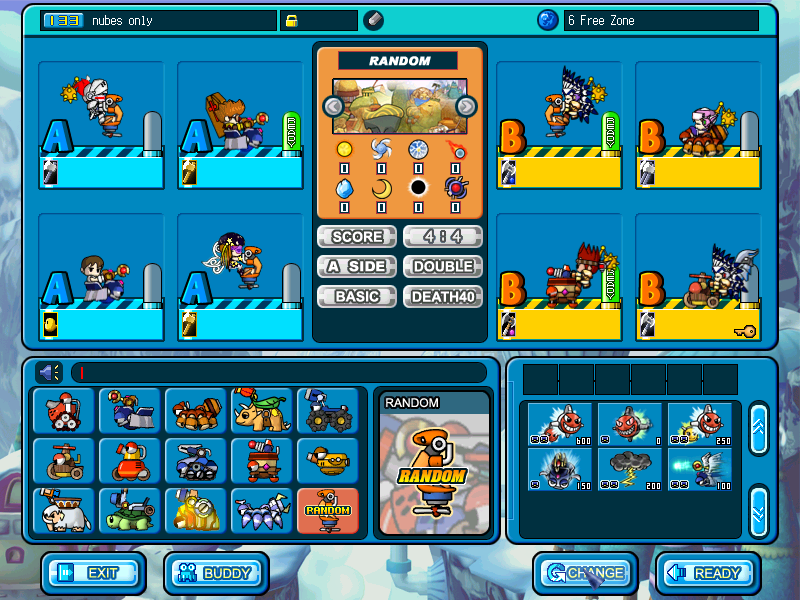This screenshot has width=800, height=600.
Task: Hit the Ready button
Action: click(707, 573)
